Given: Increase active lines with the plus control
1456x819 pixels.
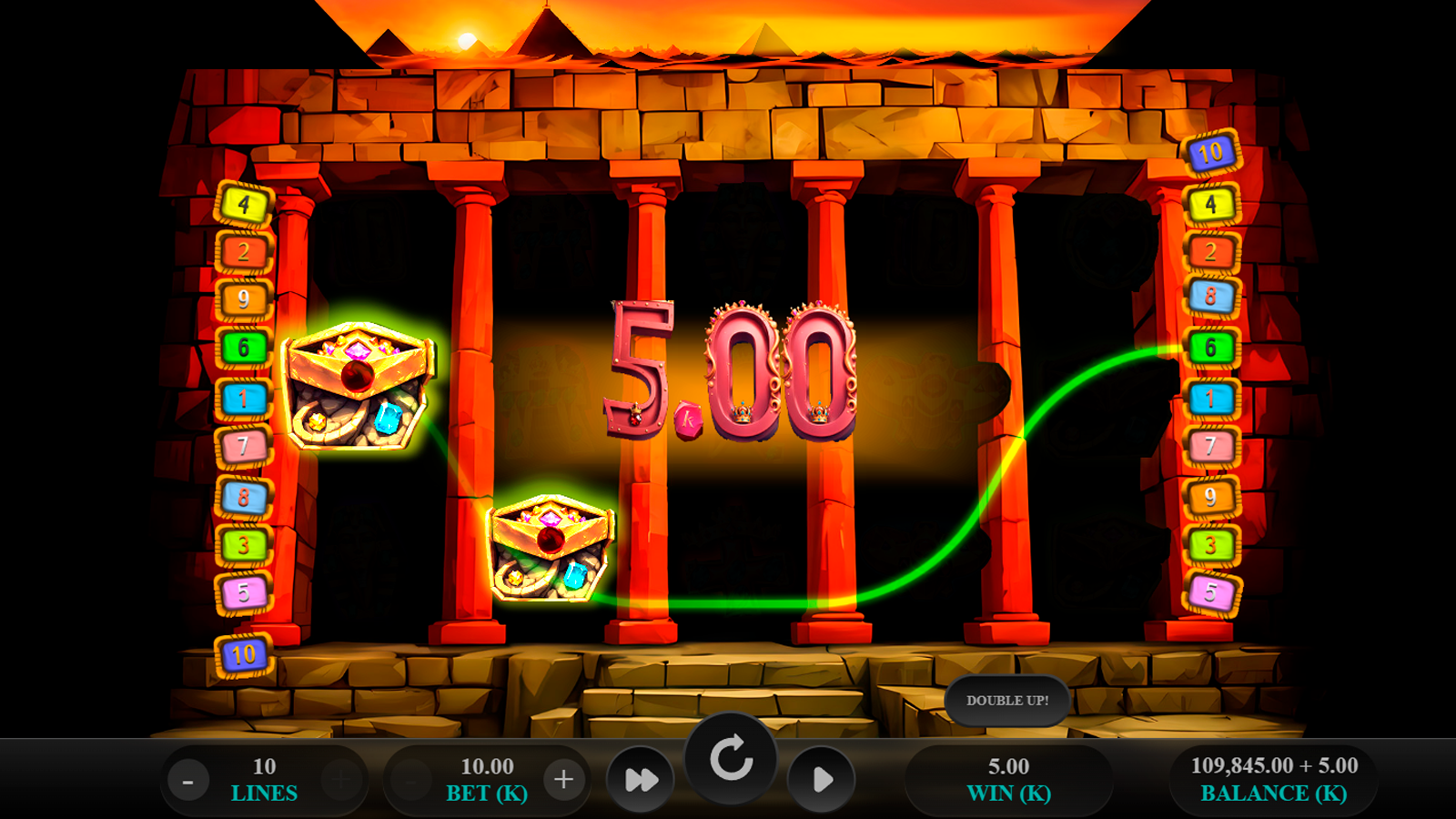Looking at the screenshot, I should 337,778.
